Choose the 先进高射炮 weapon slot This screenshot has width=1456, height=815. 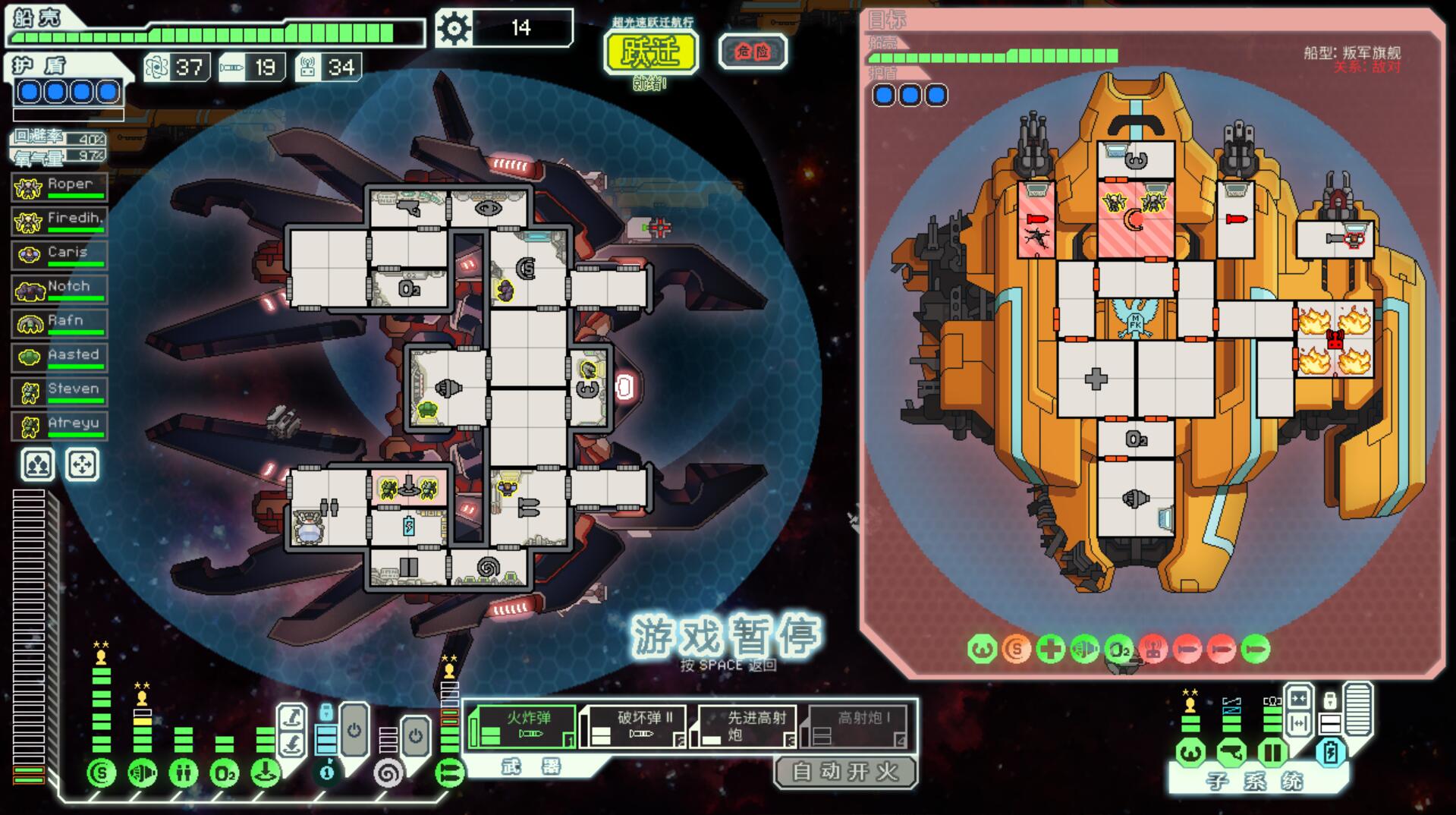744,727
